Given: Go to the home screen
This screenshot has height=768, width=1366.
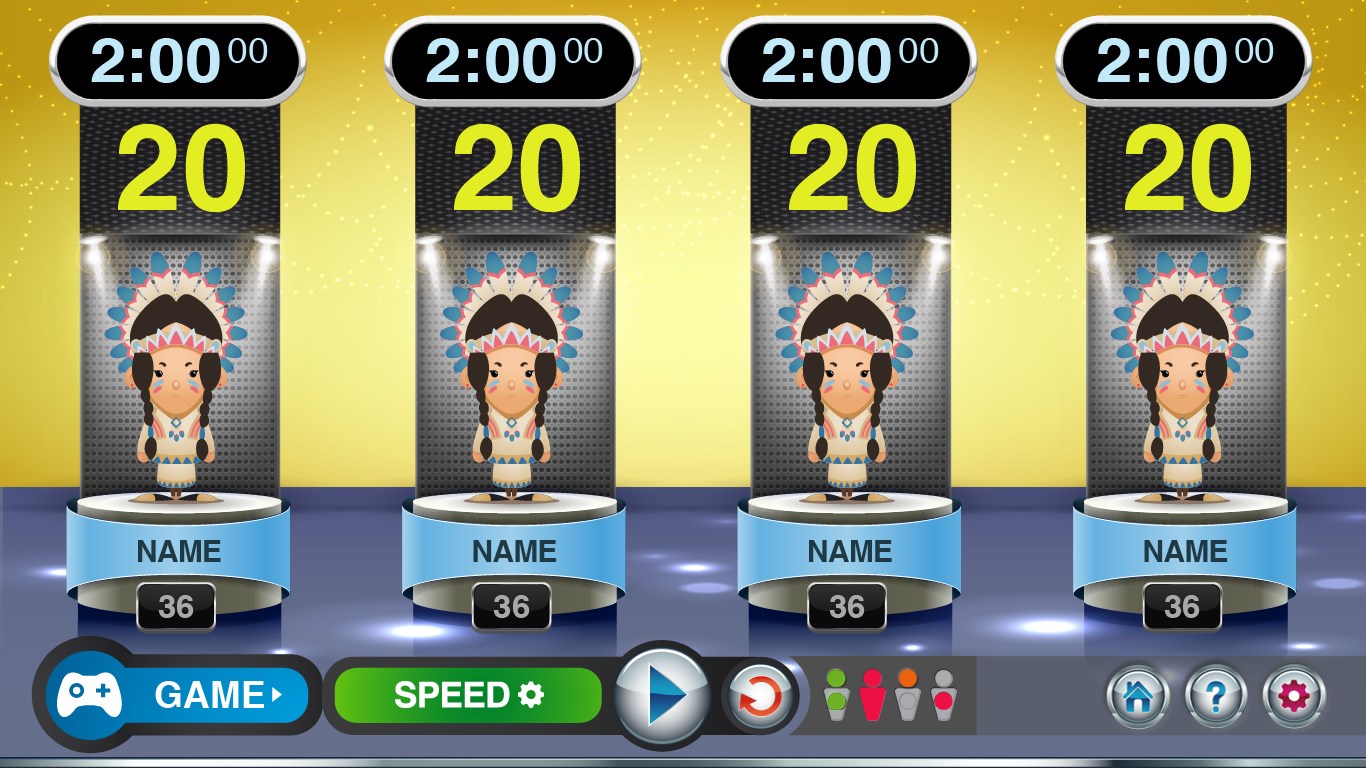Looking at the screenshot, I should 1139,695.
